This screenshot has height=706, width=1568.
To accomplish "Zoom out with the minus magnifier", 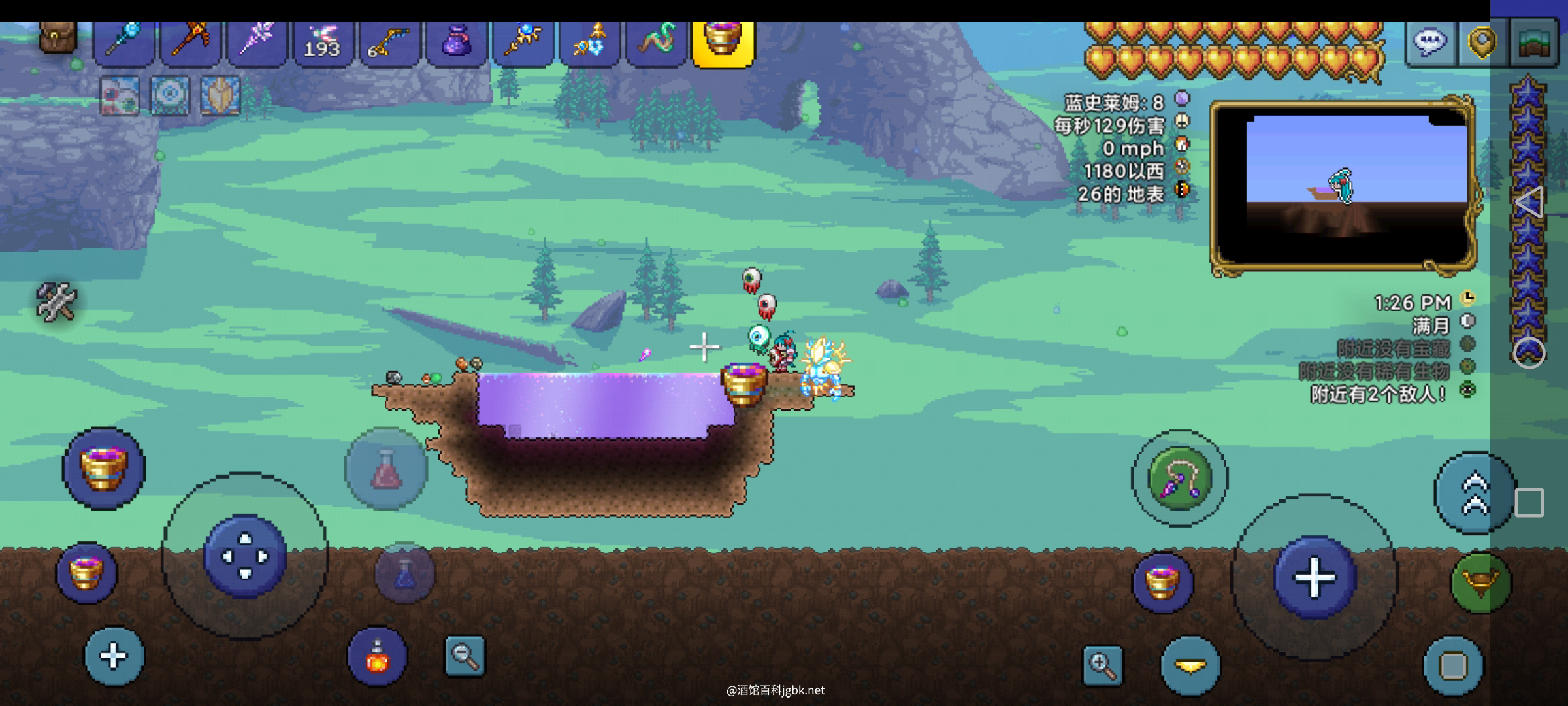I will click(465, 656).
